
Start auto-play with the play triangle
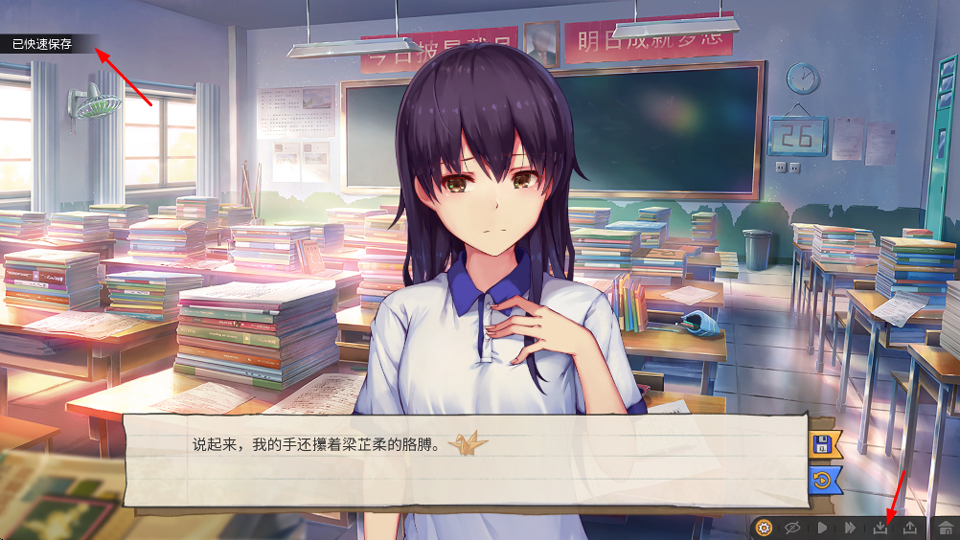[822, 527]
